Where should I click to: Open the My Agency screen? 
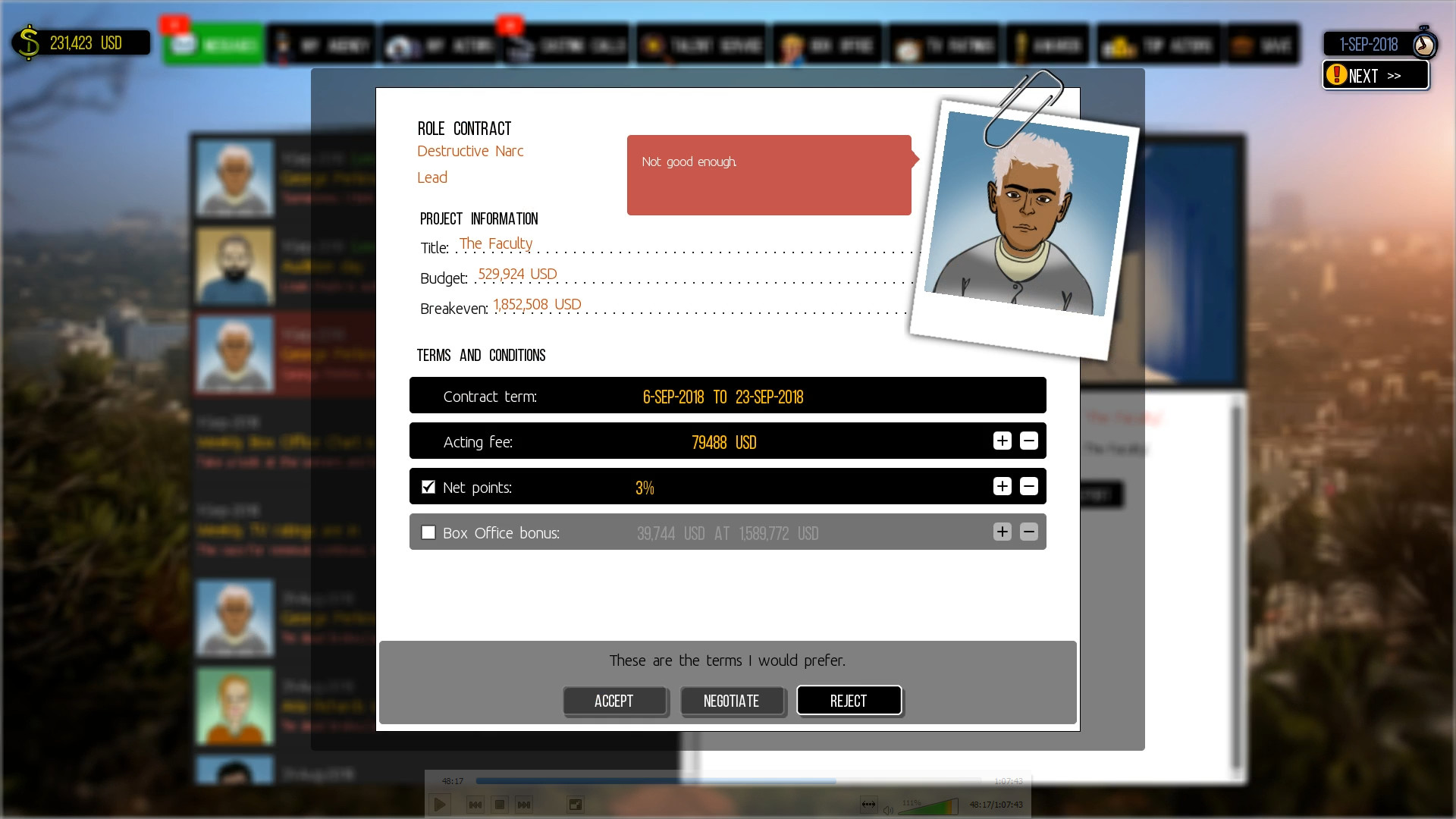tap(322, 43)
